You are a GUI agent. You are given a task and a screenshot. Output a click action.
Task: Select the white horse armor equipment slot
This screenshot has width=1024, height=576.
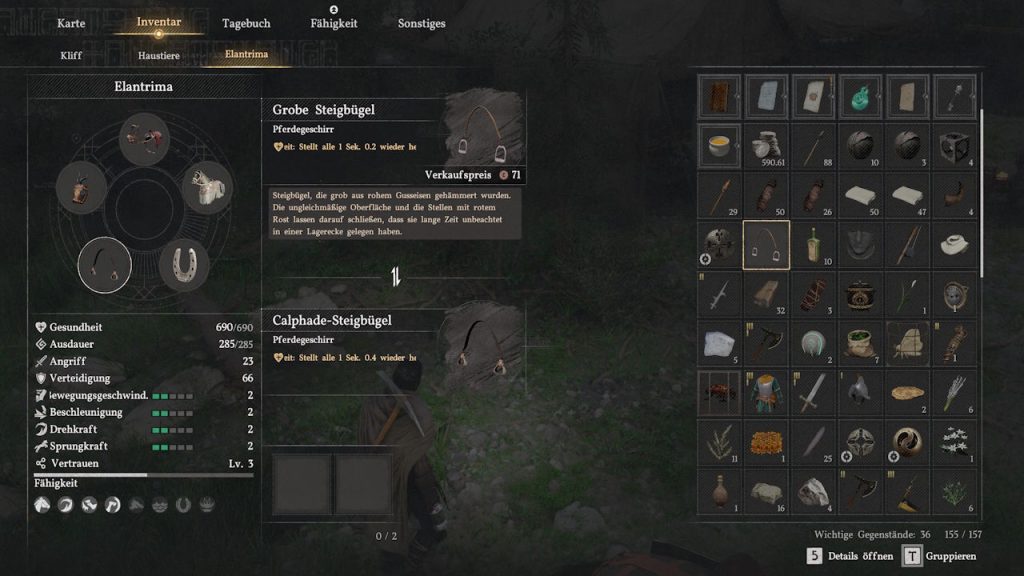(207, 188)
